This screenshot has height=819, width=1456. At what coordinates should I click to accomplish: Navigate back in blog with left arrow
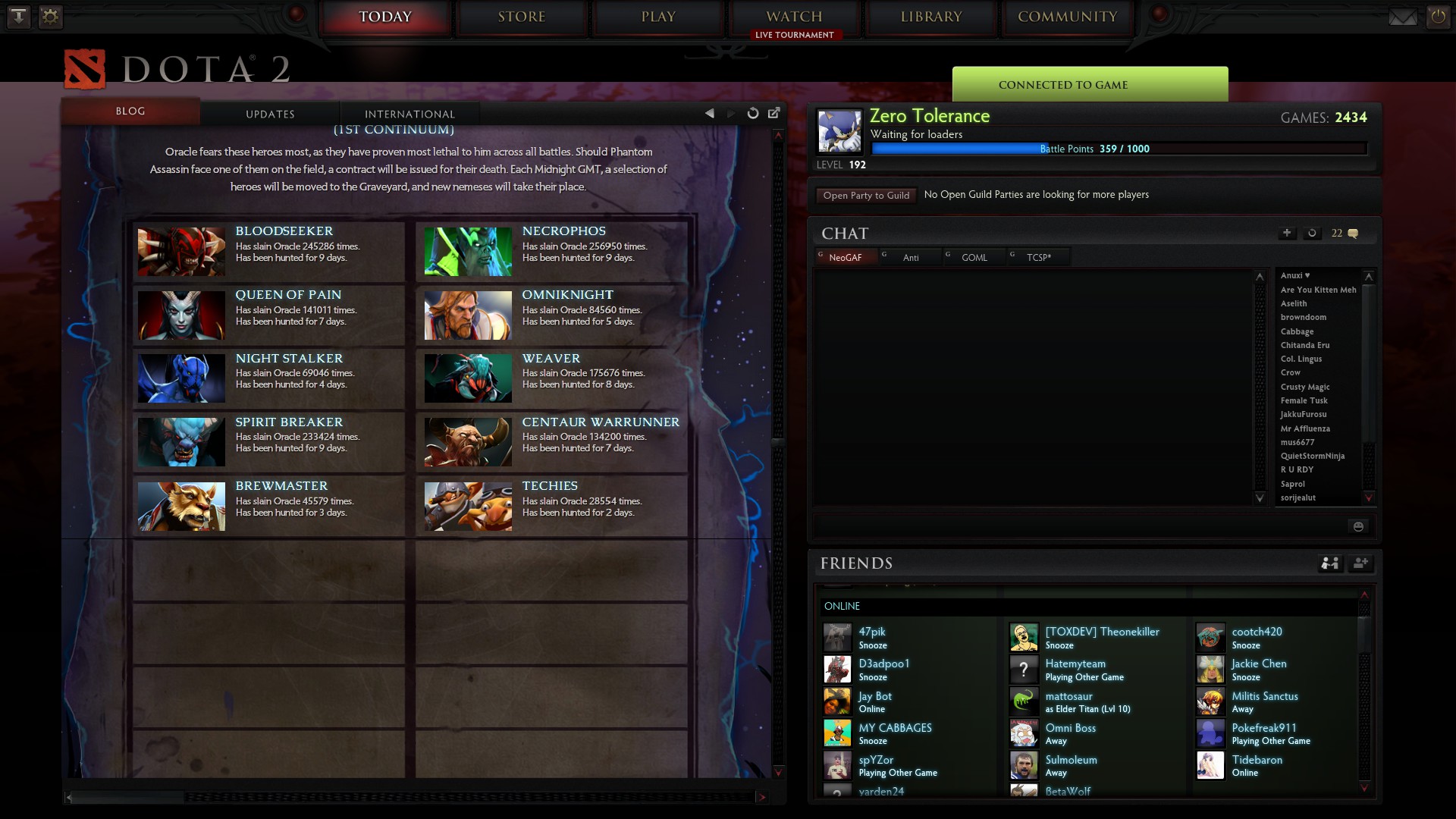(x=709, y=112)
